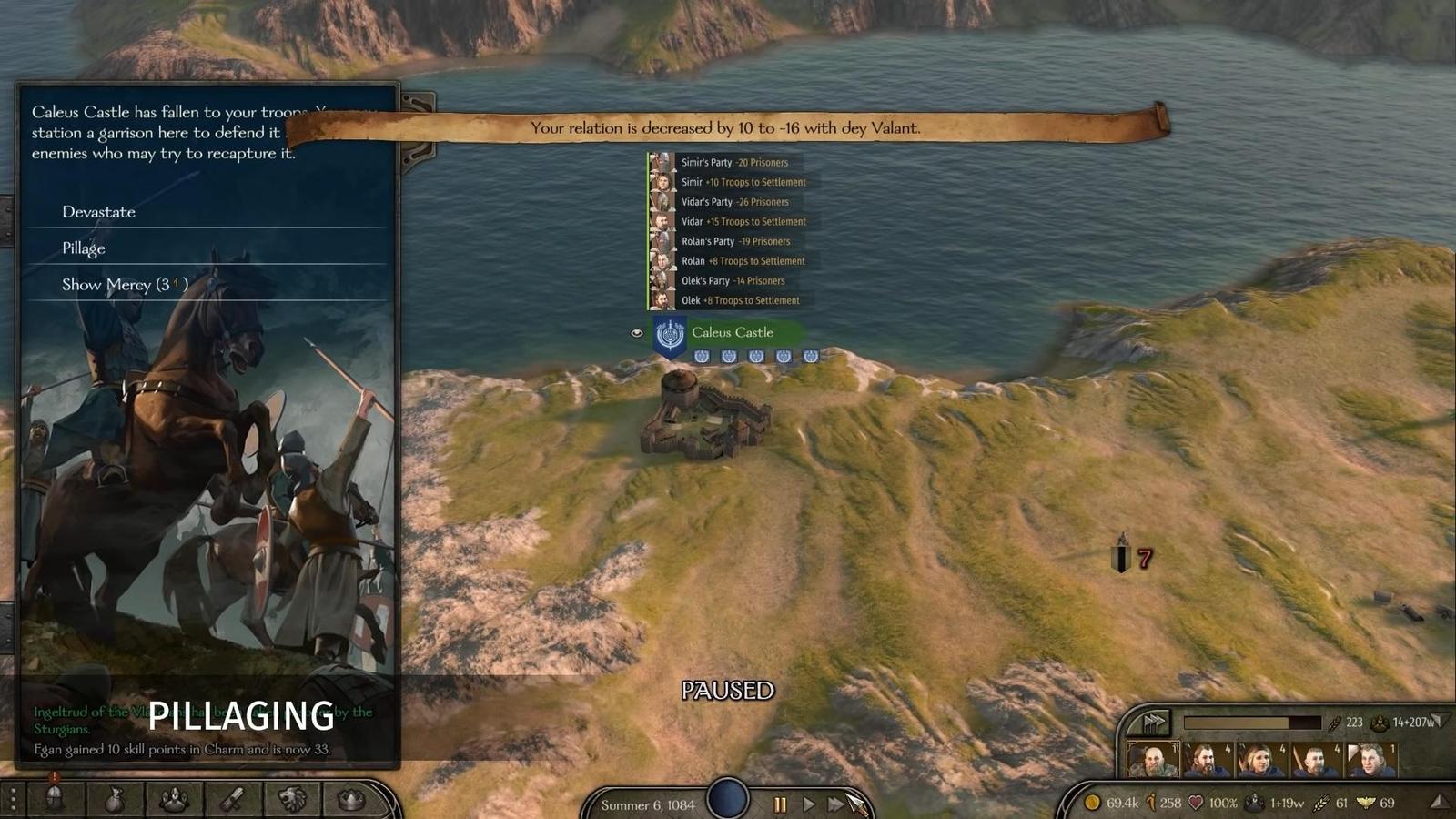Open the kingdom crown icon
The image size is (1456, 819).
coord(349,797)
